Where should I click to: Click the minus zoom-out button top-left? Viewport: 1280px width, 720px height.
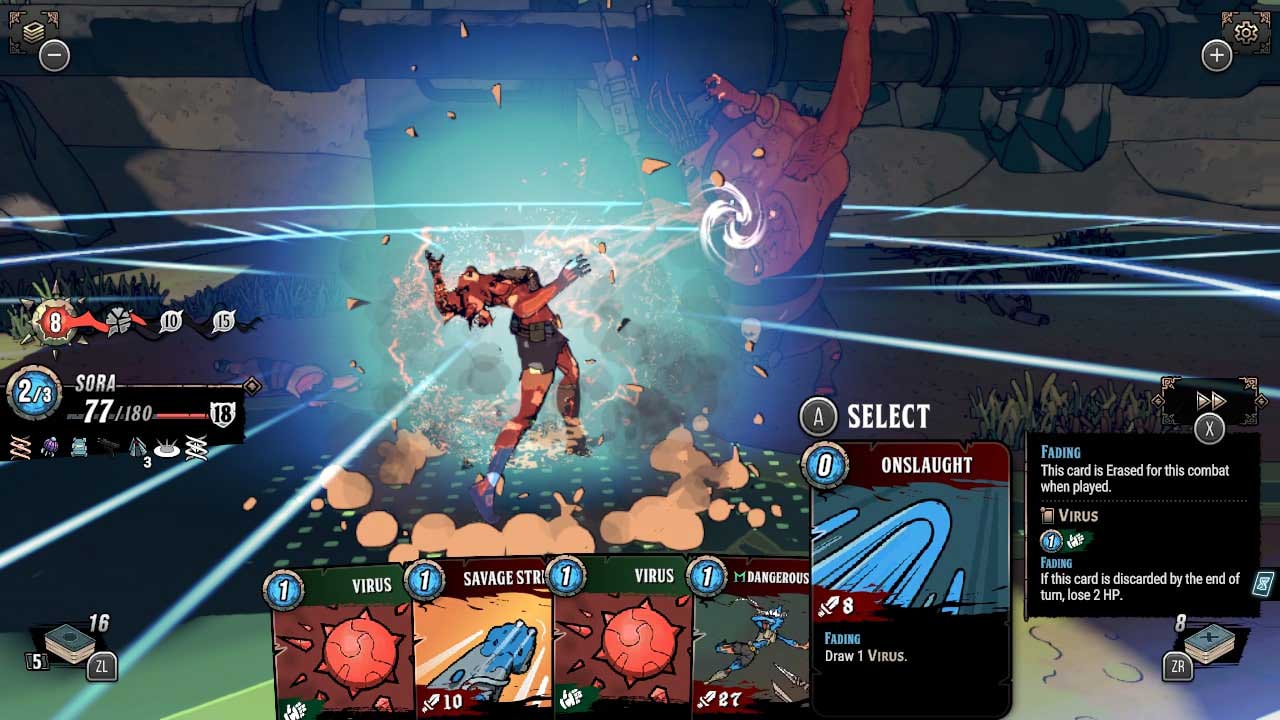pos(56,55)
